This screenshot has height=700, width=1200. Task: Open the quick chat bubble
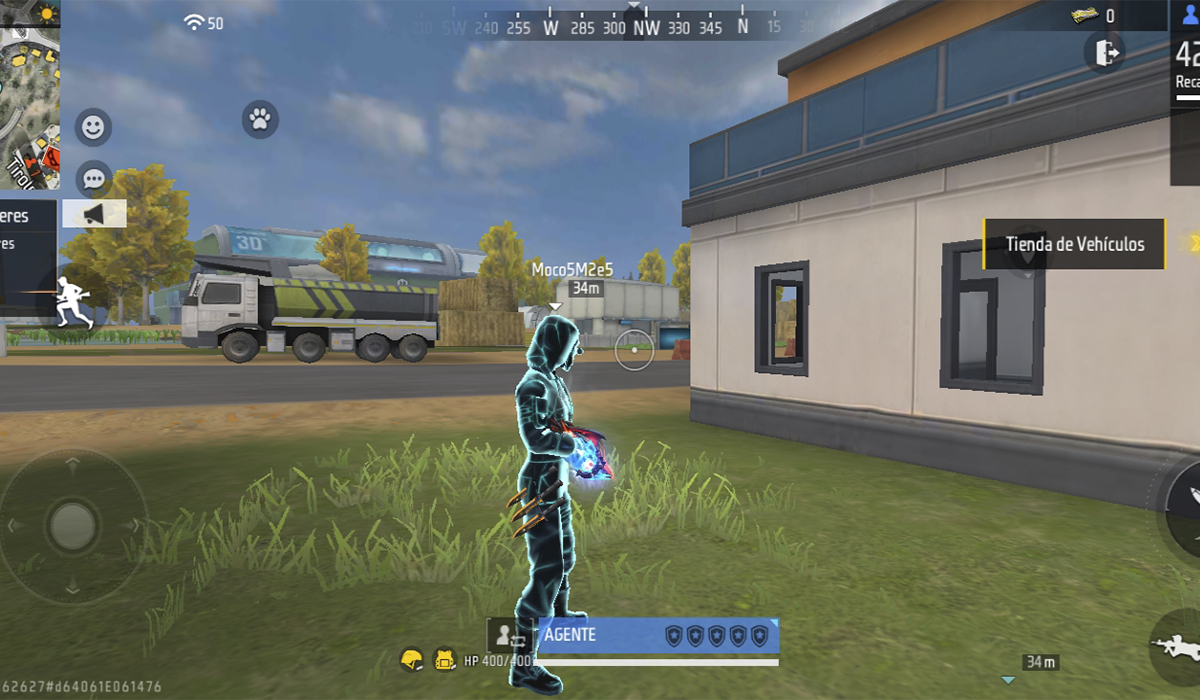click(x=93, y=180)
